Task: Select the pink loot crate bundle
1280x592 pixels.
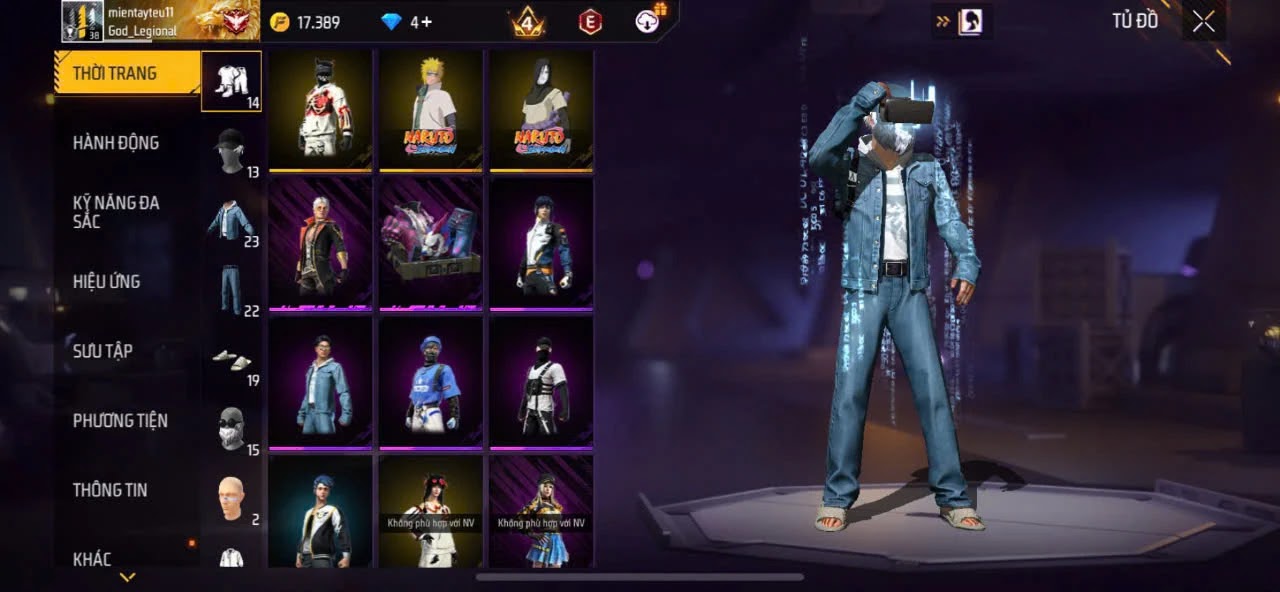Action: [431, 243]
